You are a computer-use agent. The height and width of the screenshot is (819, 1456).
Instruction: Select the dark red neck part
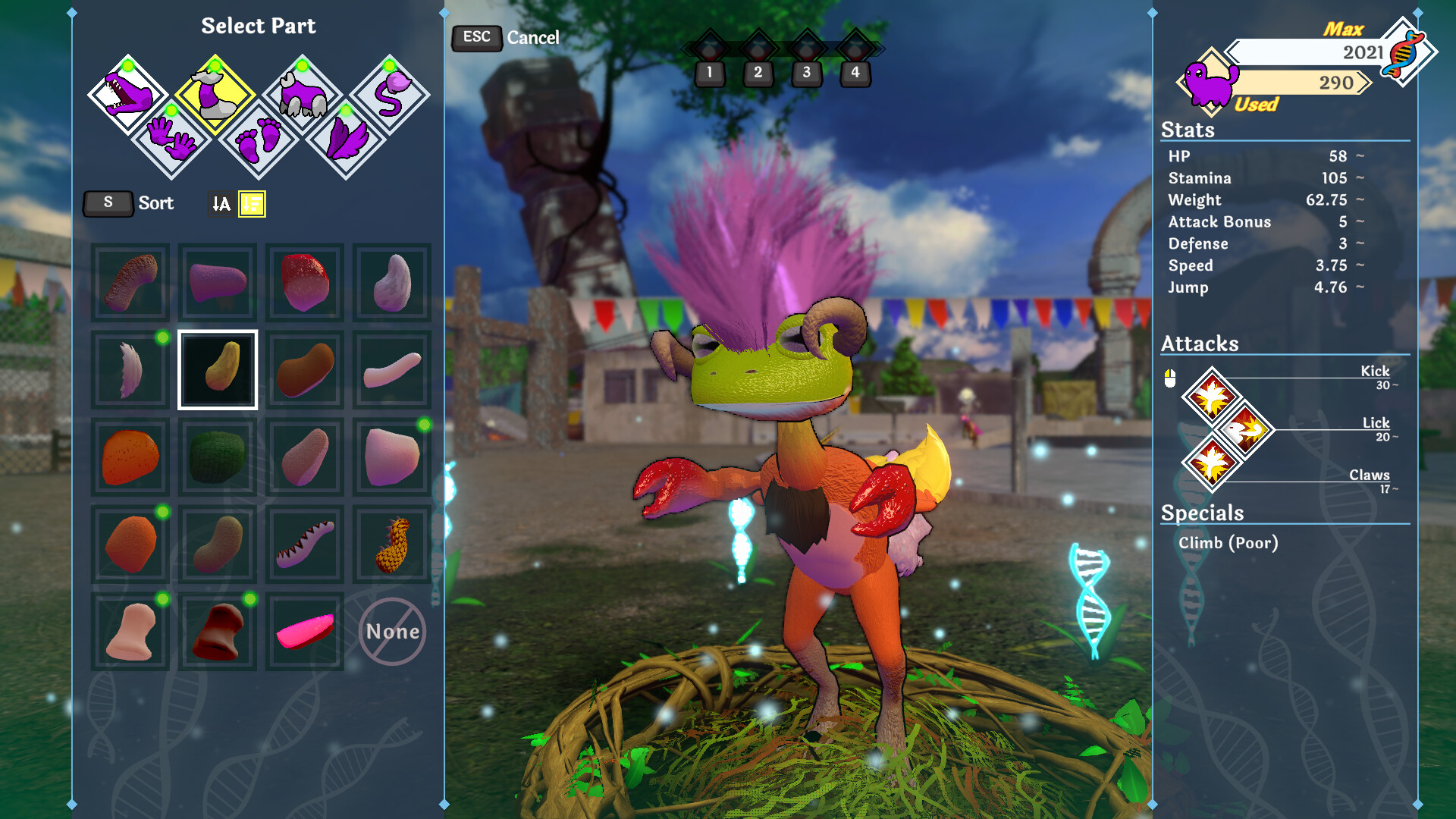(x=218, y=632)
